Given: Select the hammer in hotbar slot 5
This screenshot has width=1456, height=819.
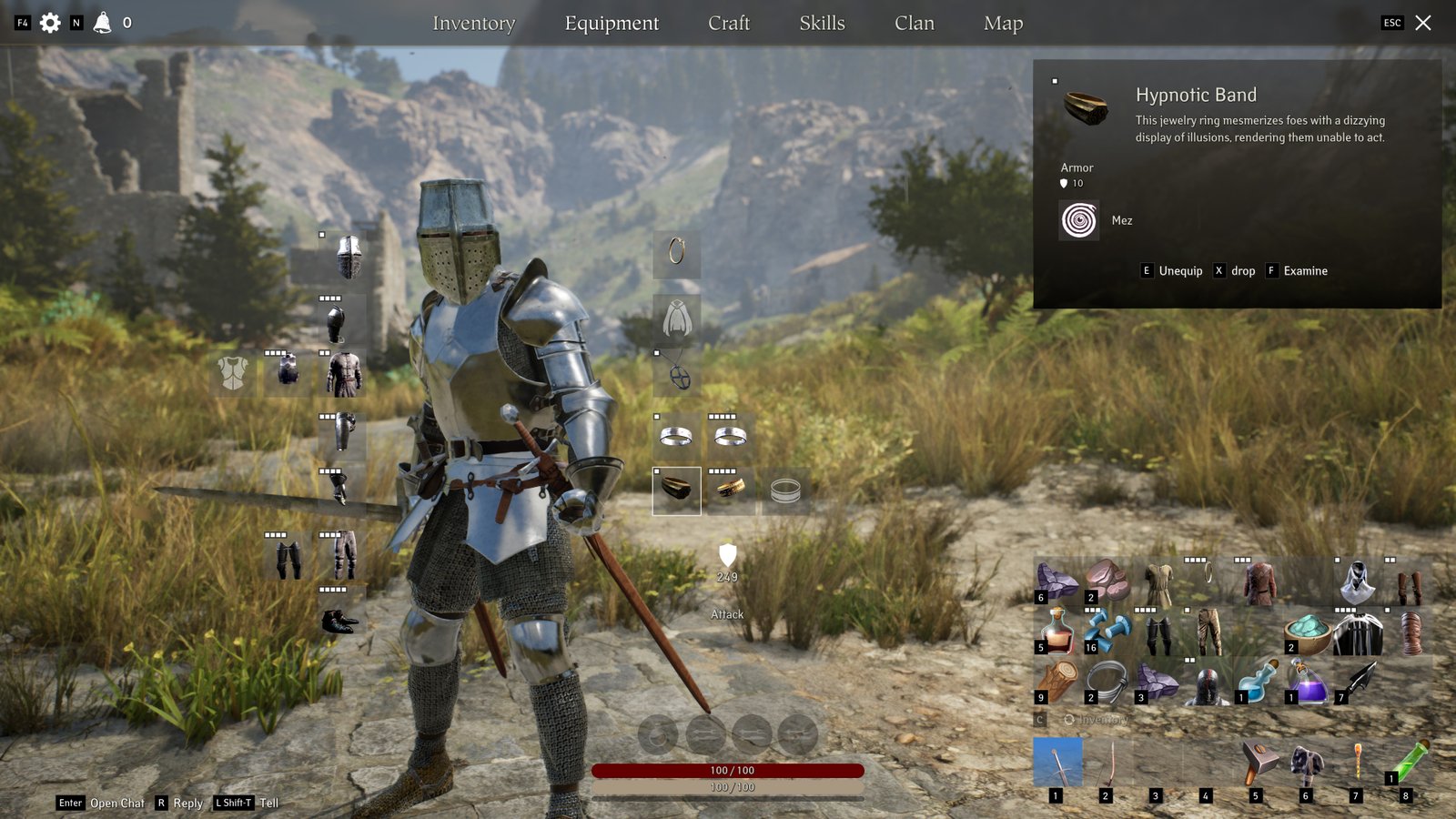Looking at the screenshot, I should click(1258, 763).
